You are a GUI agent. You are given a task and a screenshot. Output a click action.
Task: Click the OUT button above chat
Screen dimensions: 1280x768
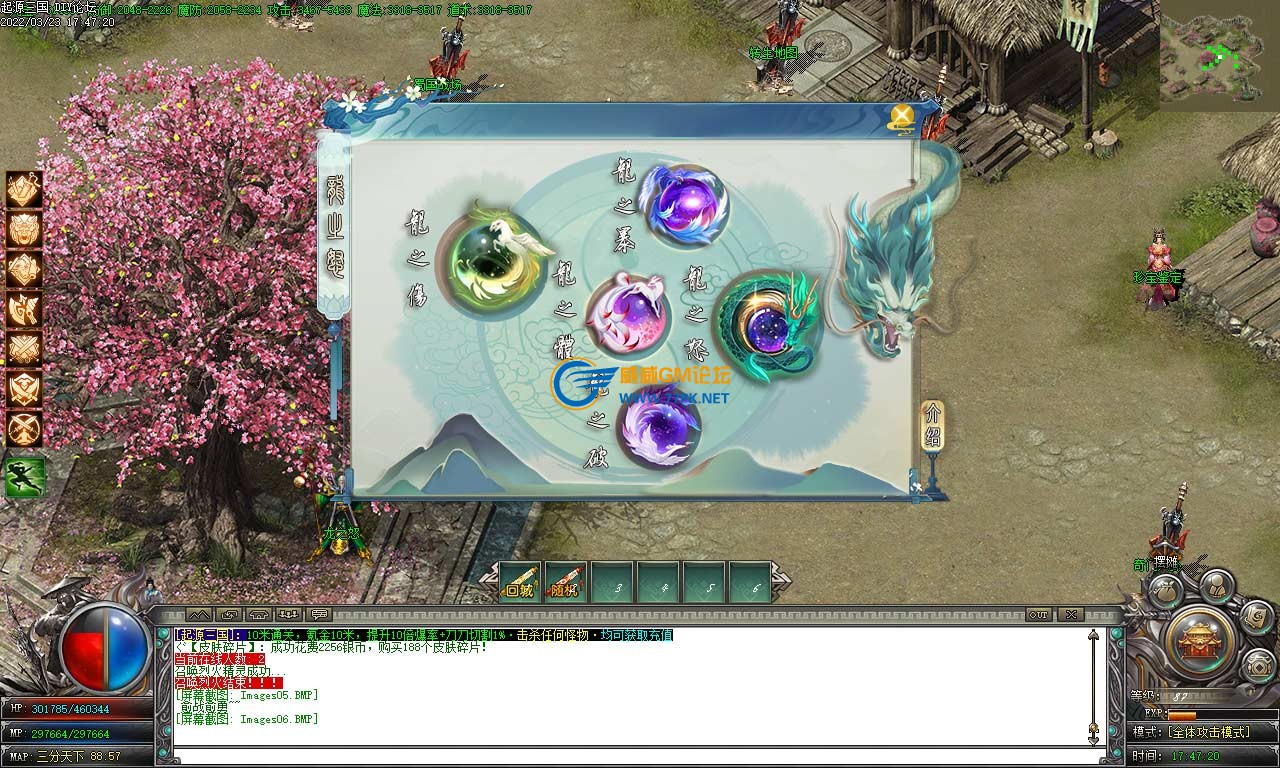tap(1039, 614)
